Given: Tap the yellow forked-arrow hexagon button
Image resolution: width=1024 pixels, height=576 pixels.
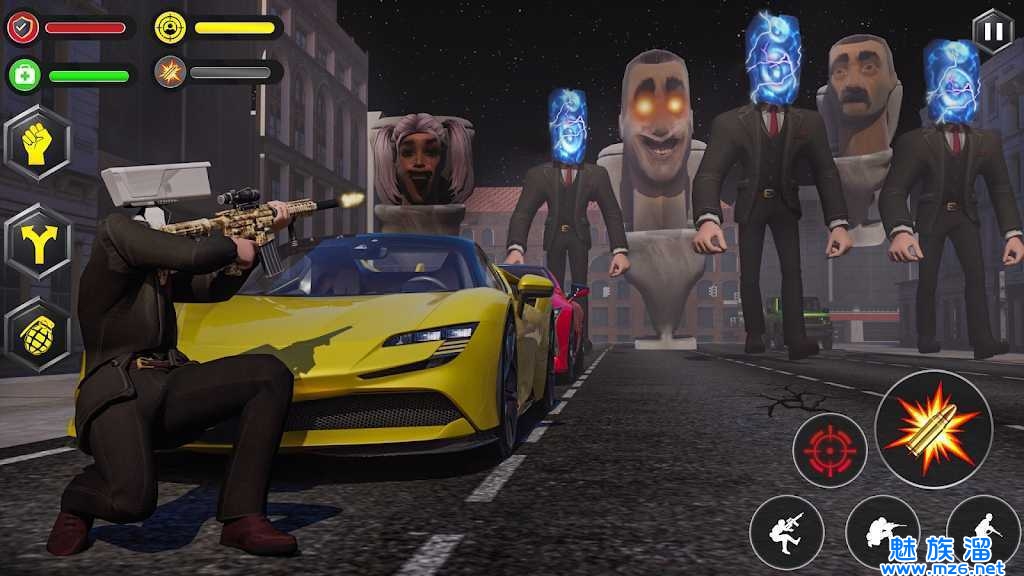Looking at the screenshot, I should click(x=38, y=241).
